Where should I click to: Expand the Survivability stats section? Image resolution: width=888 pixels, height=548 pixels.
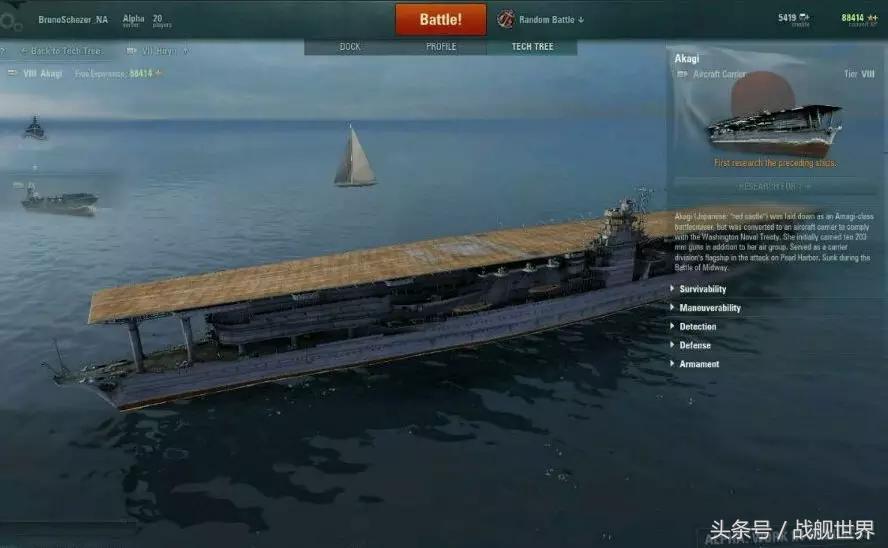tap(702, 289)
